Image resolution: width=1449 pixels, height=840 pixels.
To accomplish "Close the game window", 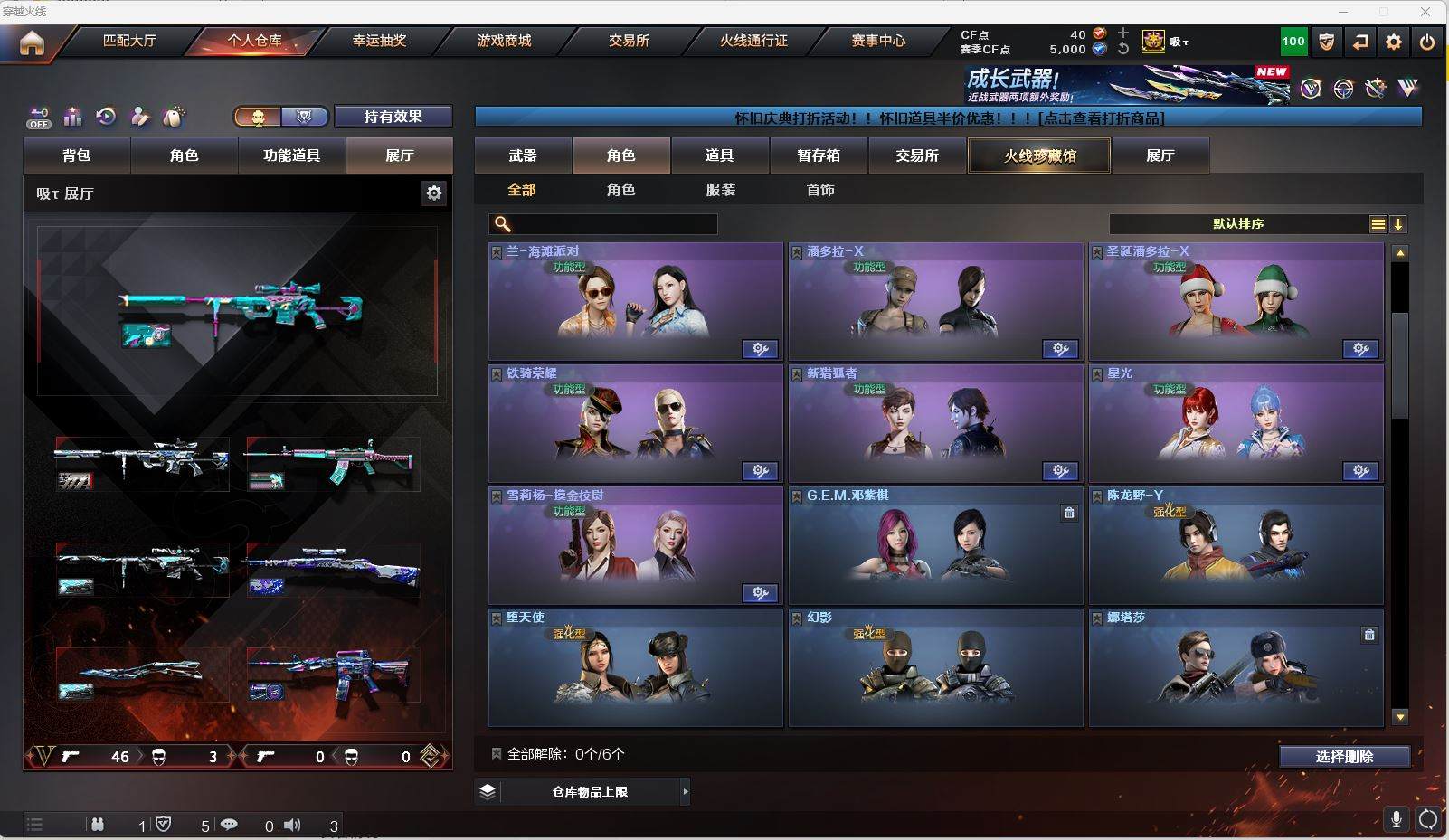I will (1426, 12).
